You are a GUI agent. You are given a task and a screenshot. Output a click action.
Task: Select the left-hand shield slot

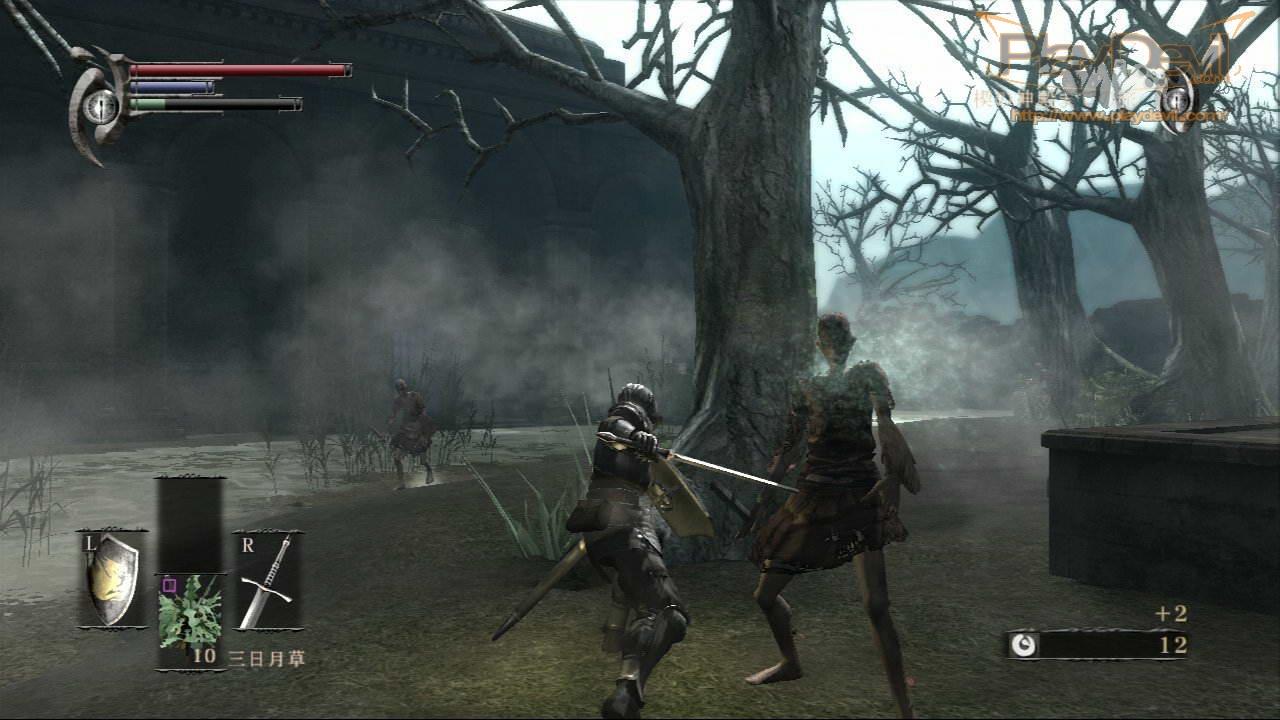point(112,579)
